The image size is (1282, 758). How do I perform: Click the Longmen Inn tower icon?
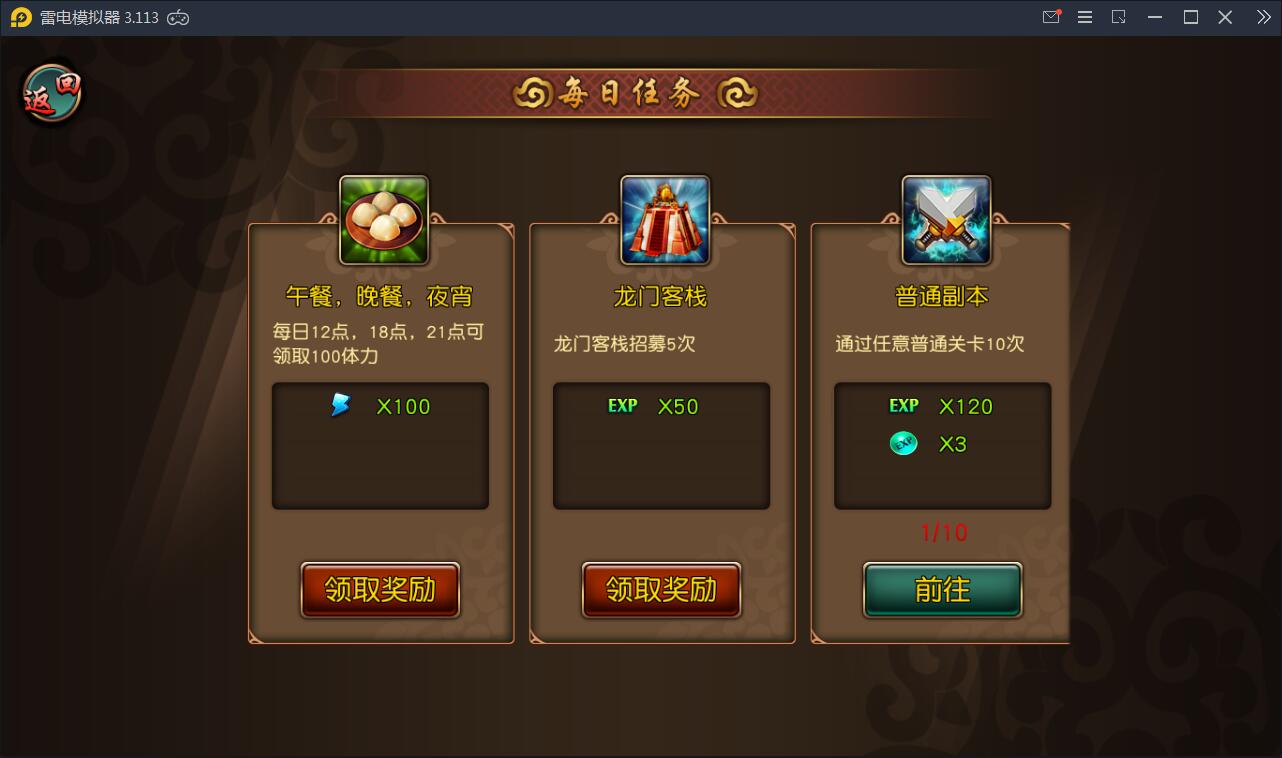tap(662, 218)
